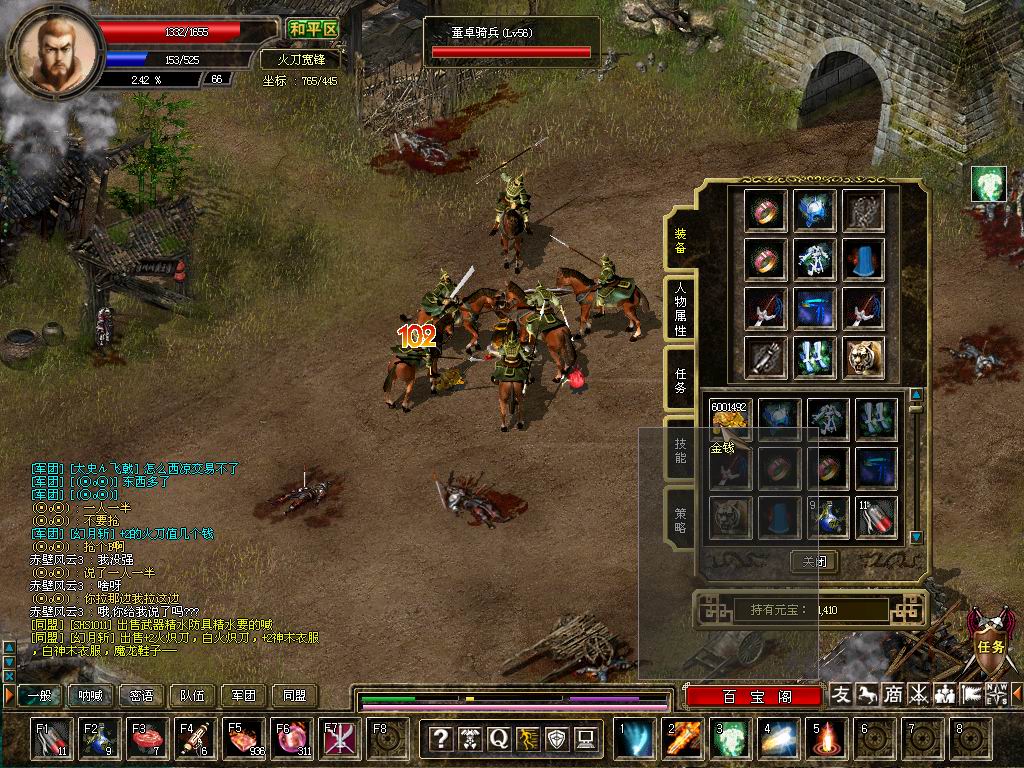Switch to the 技能 skills tab
The image size is (1024, 768).
coord(680,451)
